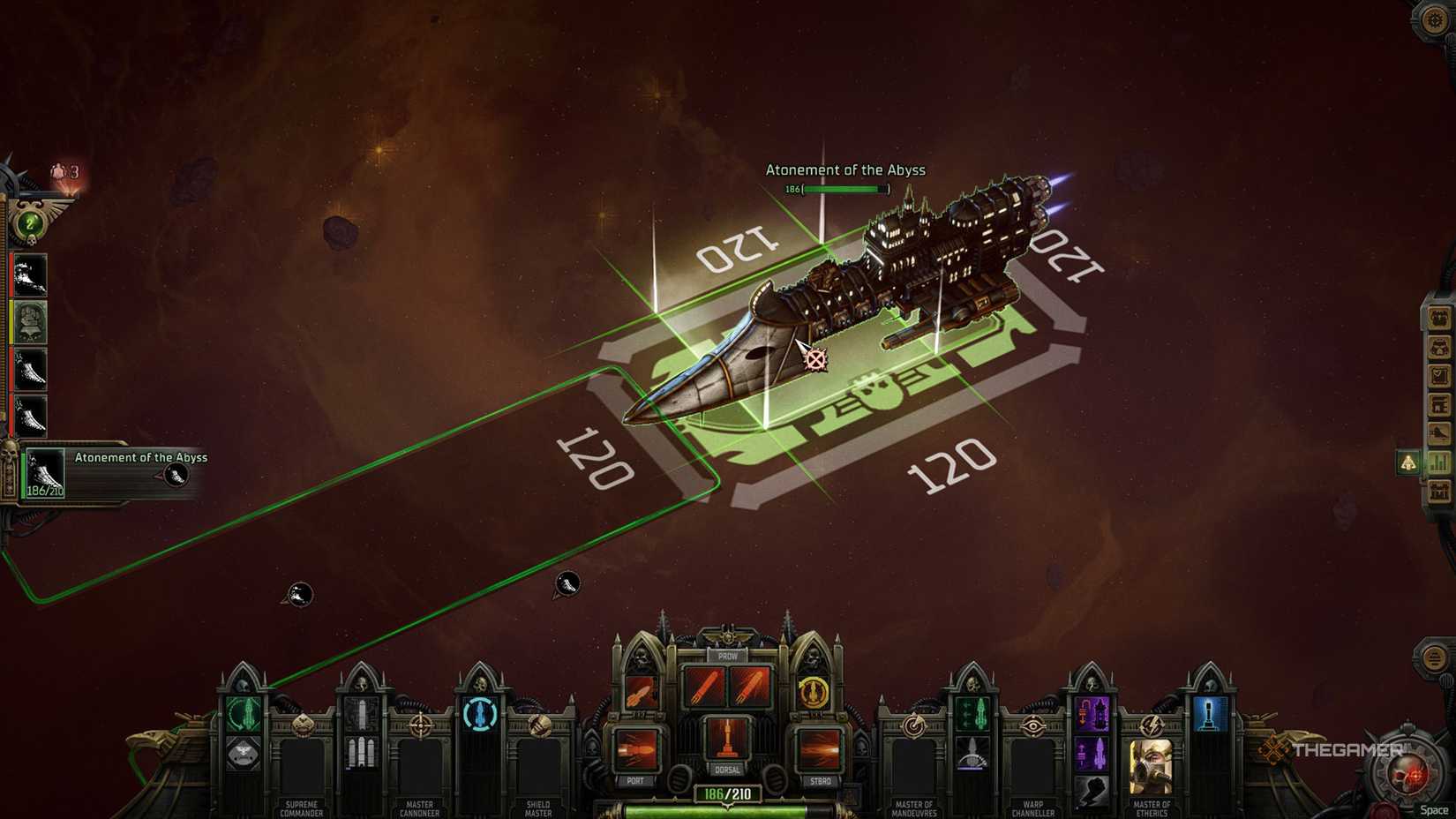Select the yellow-marked armoured unit in turn queue

[x=30, y=322]
